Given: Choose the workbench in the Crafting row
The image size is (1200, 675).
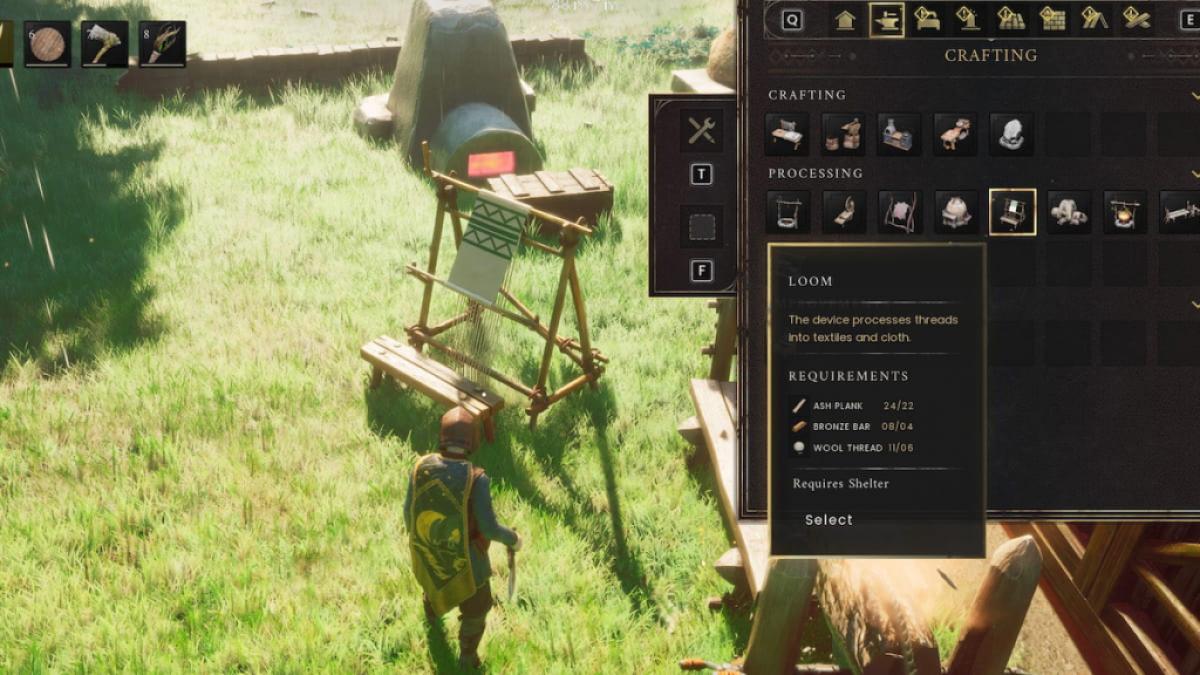Looking at the screenshot, I should [x=786, y=134].
